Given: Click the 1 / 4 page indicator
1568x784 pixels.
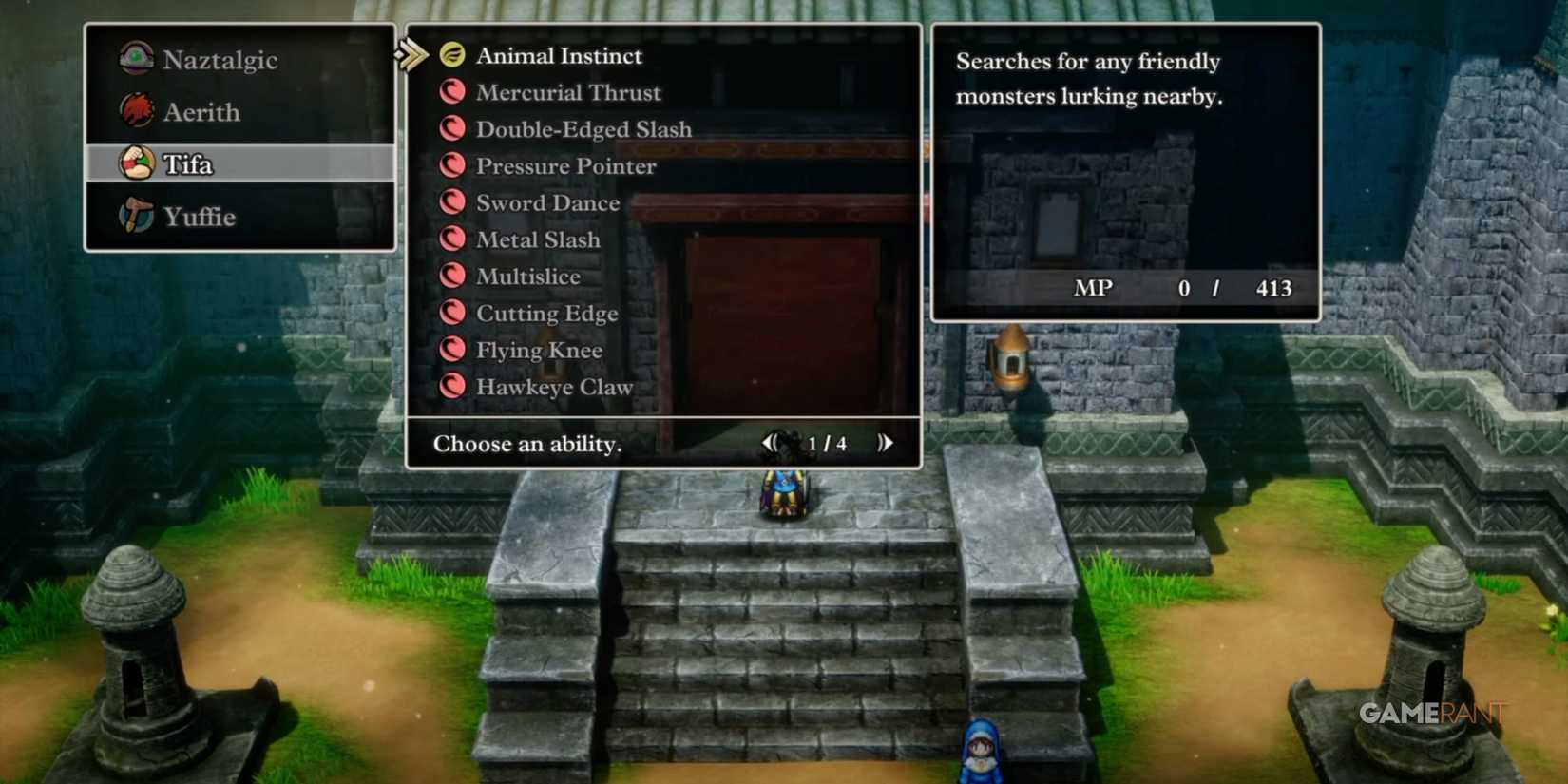Looking at the screenshot, I should [x=828, y=443].
